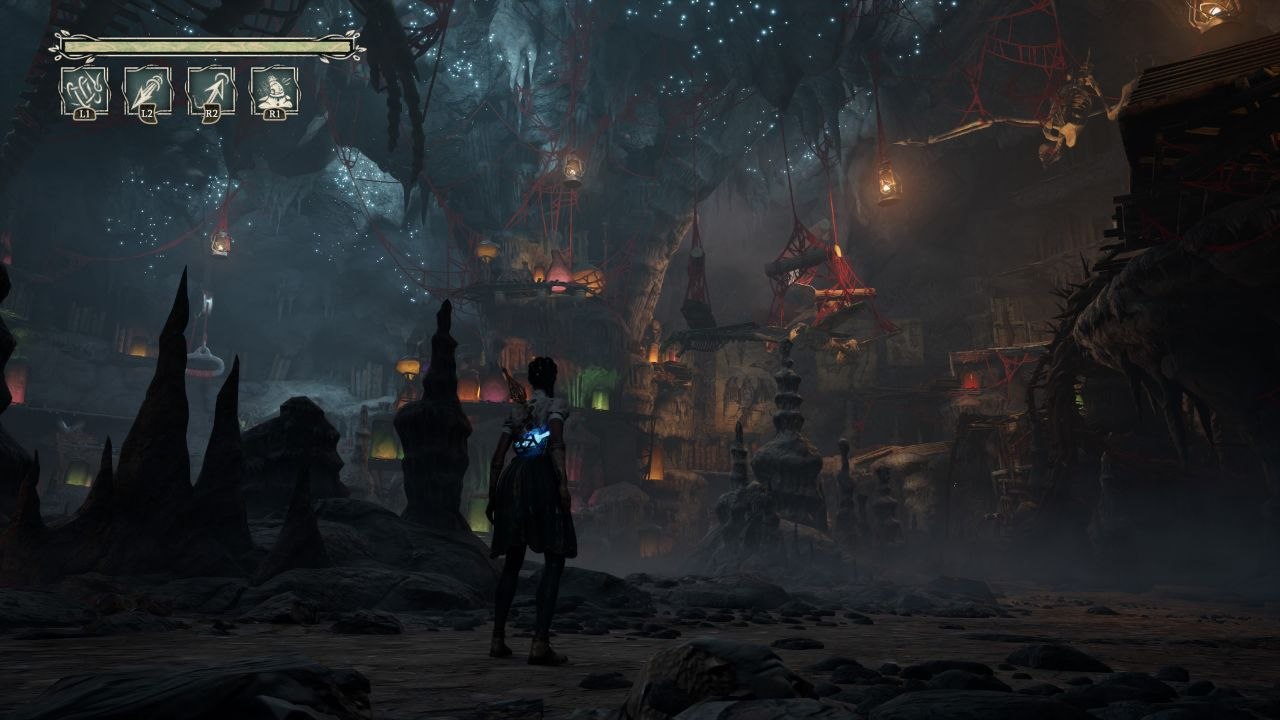Activate the swirling gauntlet ability icon
This screenshot has height=720, width=1280.
[84, 91]
